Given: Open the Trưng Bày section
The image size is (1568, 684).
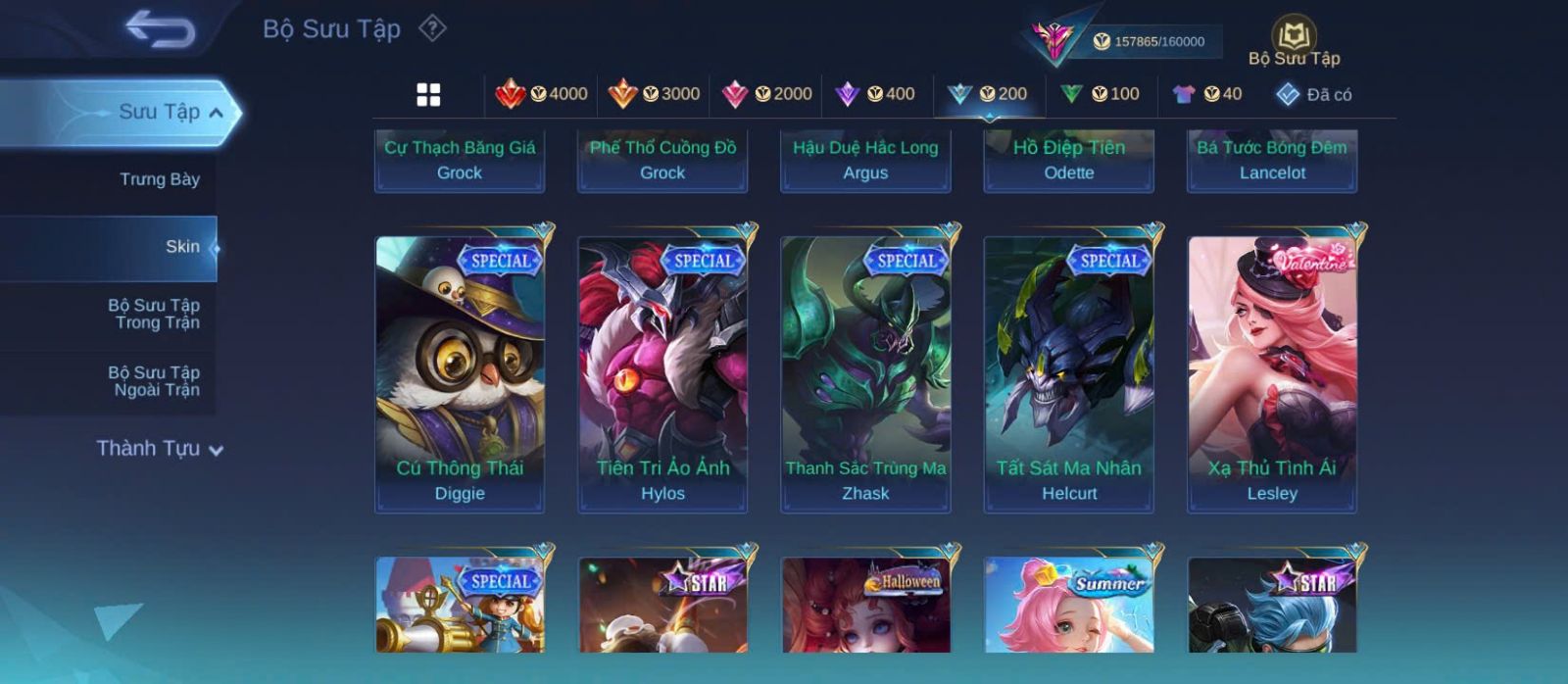Looking at the screenshot, I should [159, 179].
